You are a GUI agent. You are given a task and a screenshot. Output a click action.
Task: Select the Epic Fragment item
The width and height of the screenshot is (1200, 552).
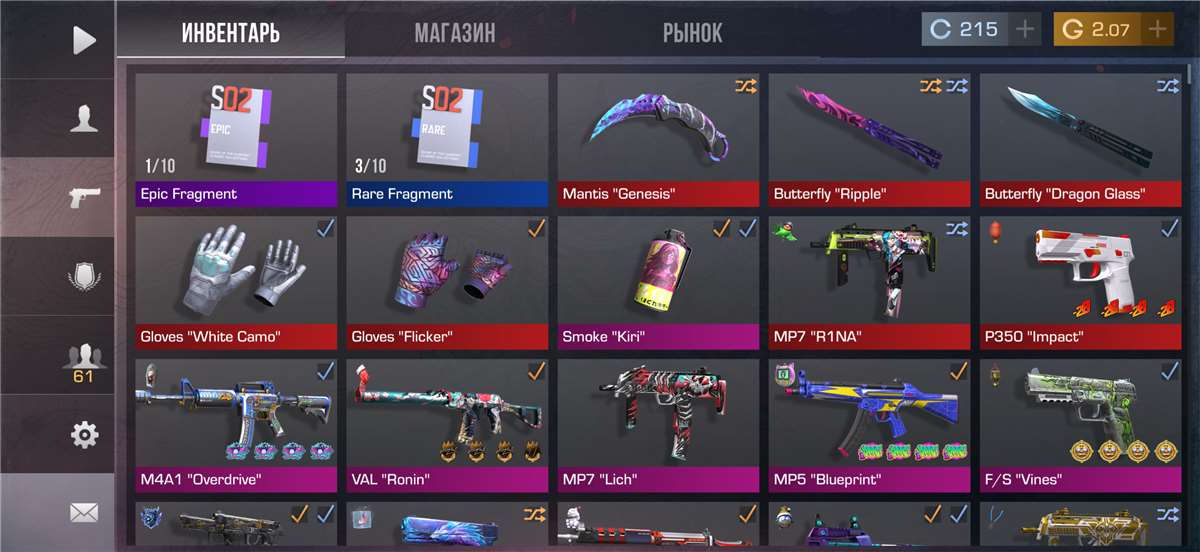point(236,138)
